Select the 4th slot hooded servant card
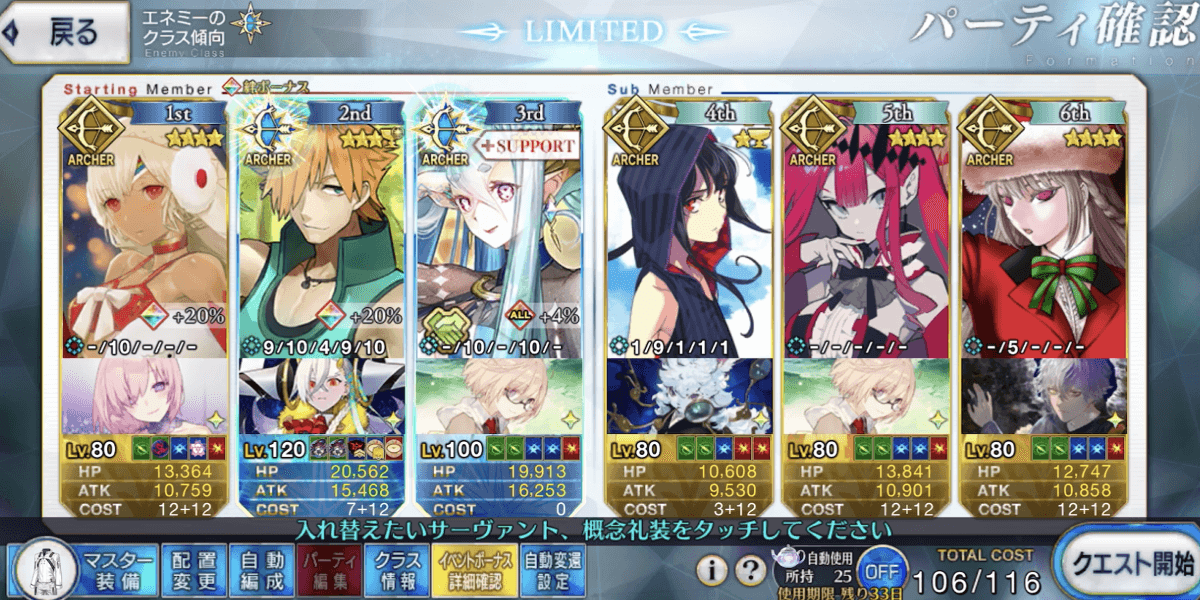Image resolution: width=1200 pixels, height=600 pixels. click(x=690, y=230)
